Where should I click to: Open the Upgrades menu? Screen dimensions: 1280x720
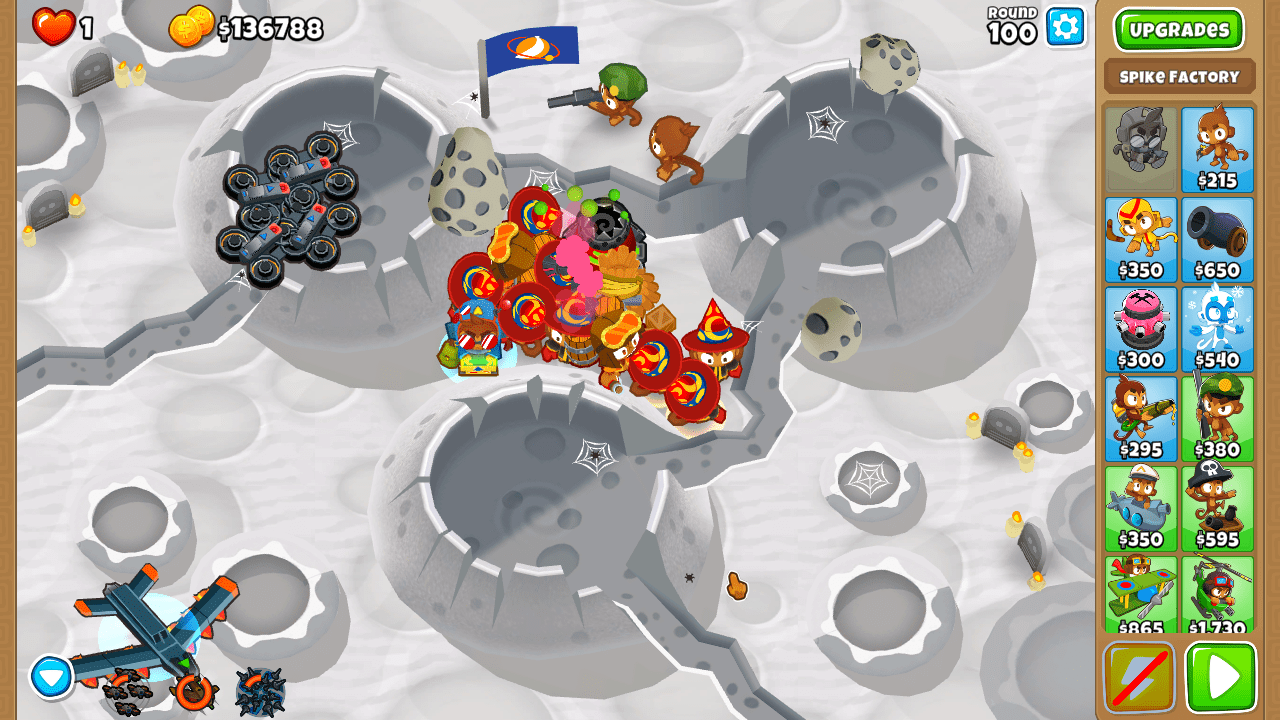(x=1178, y=29)
